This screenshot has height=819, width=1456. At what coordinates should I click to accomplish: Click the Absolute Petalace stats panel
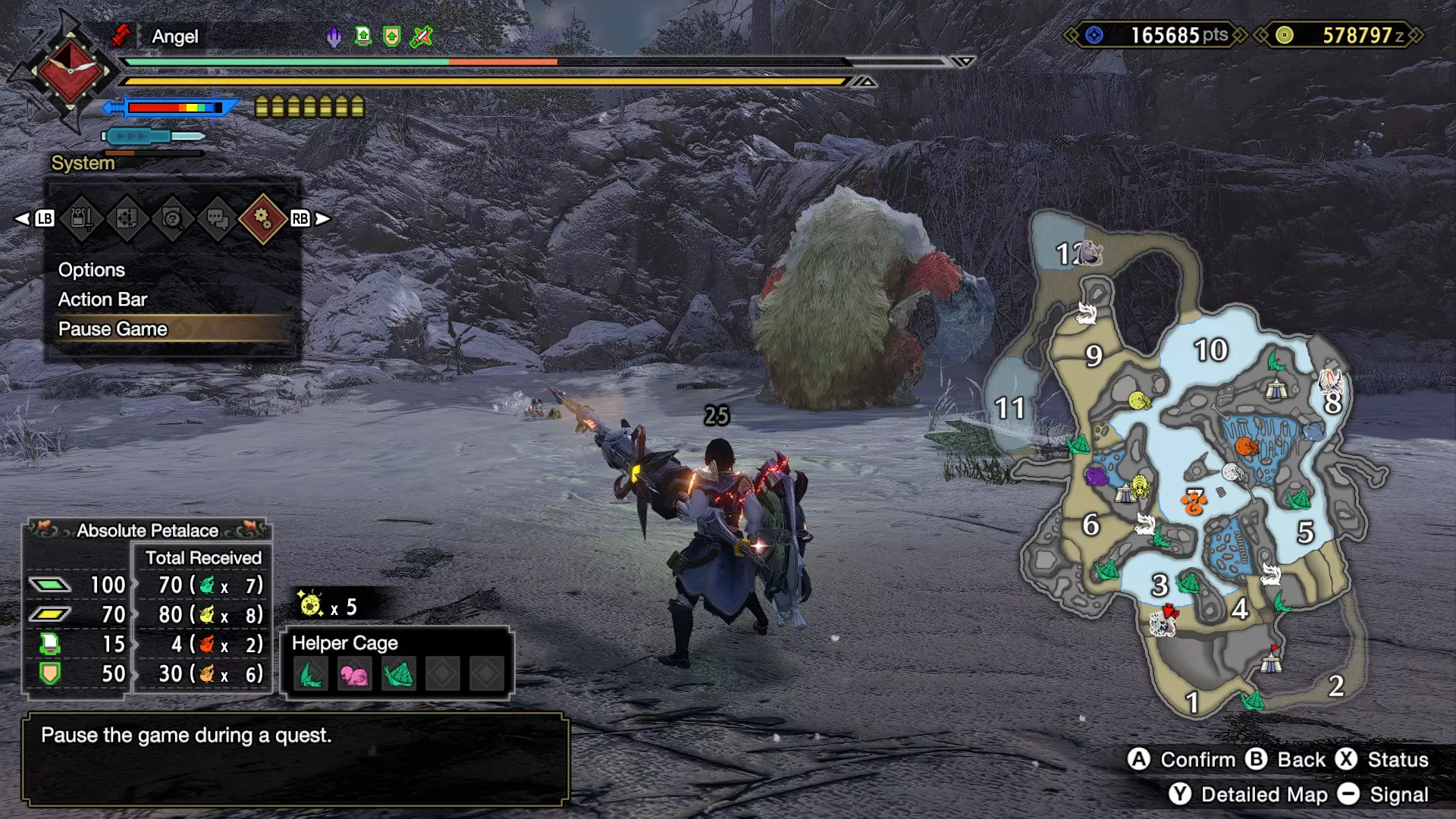147,607
